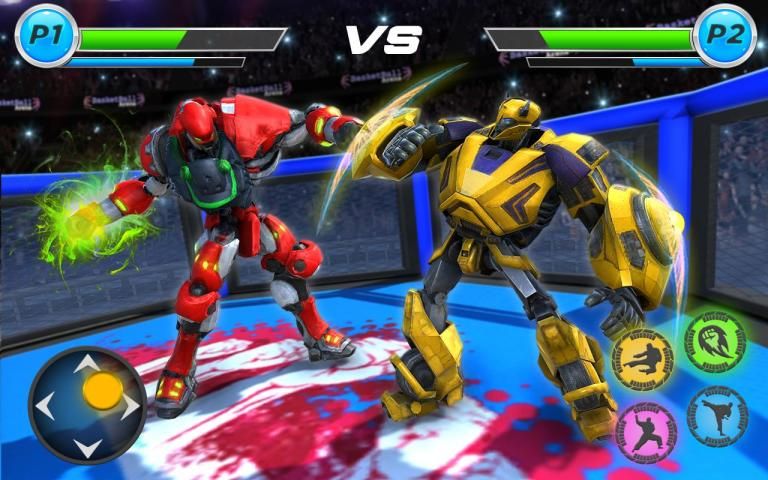
Task: Tap the orange joystick thumb knob
Action: [102, 391]
